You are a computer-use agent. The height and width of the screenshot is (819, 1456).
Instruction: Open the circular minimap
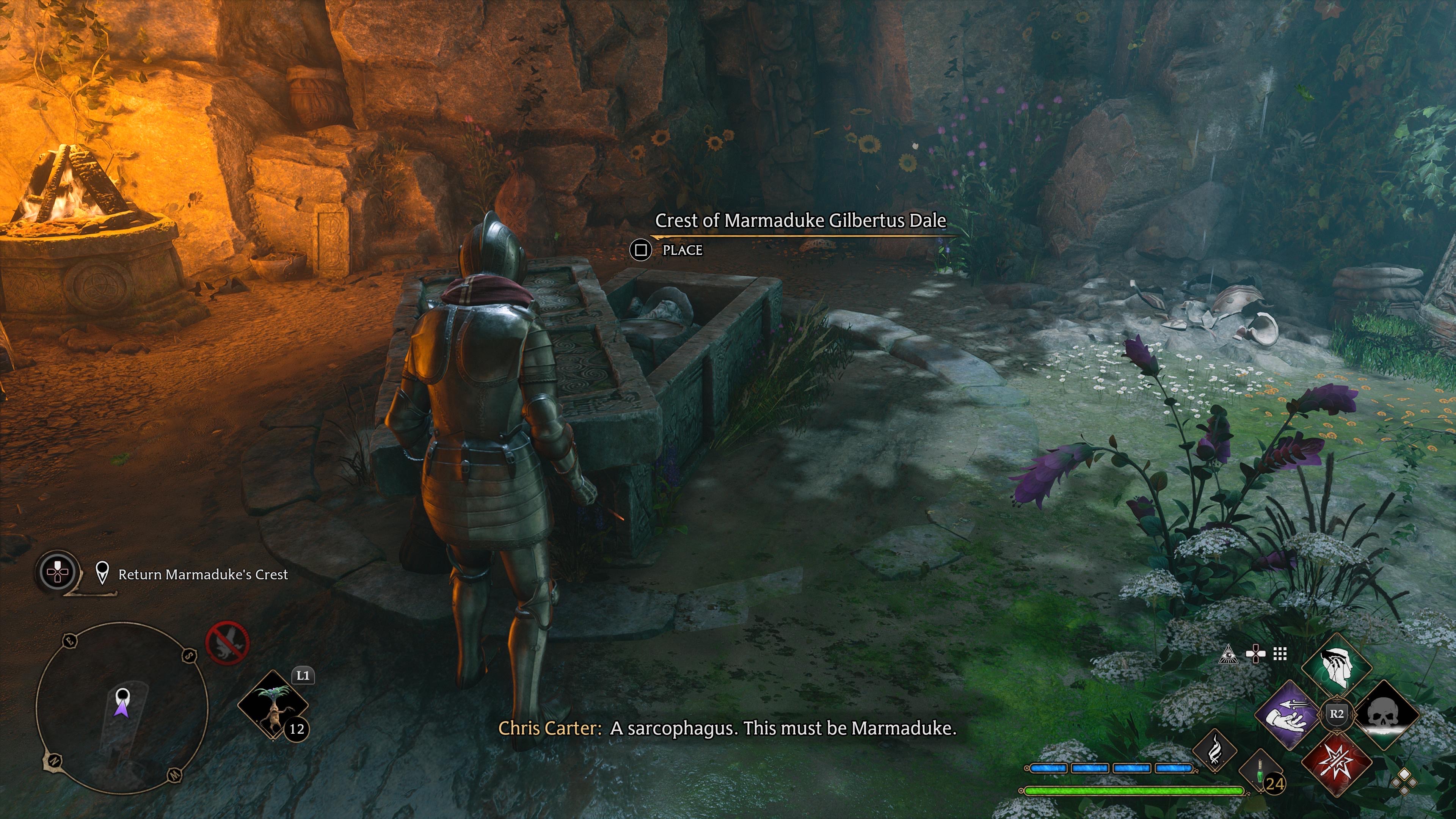click(x=121, y=708)
